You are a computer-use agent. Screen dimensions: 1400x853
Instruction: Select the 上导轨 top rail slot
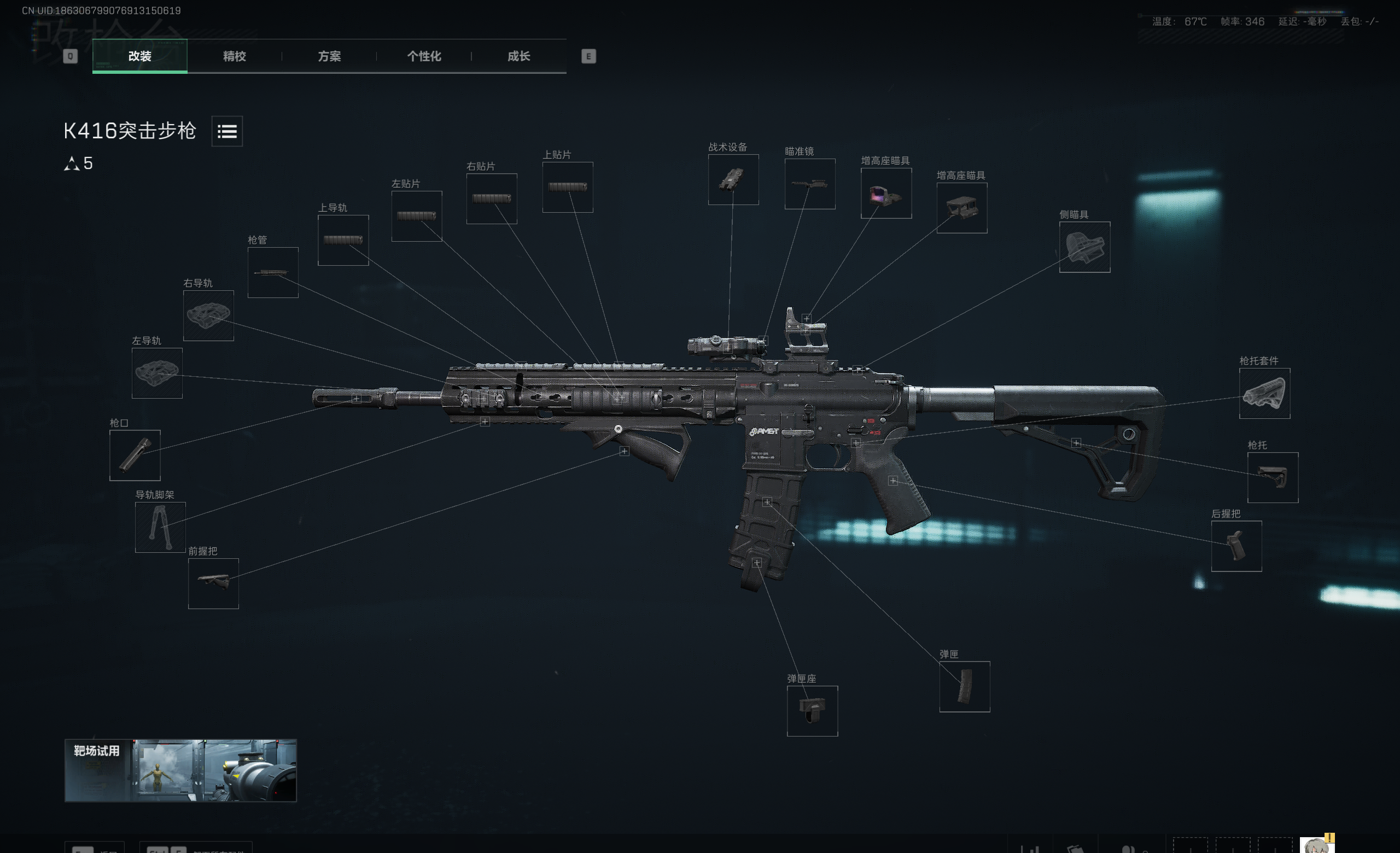coord(342,240)
